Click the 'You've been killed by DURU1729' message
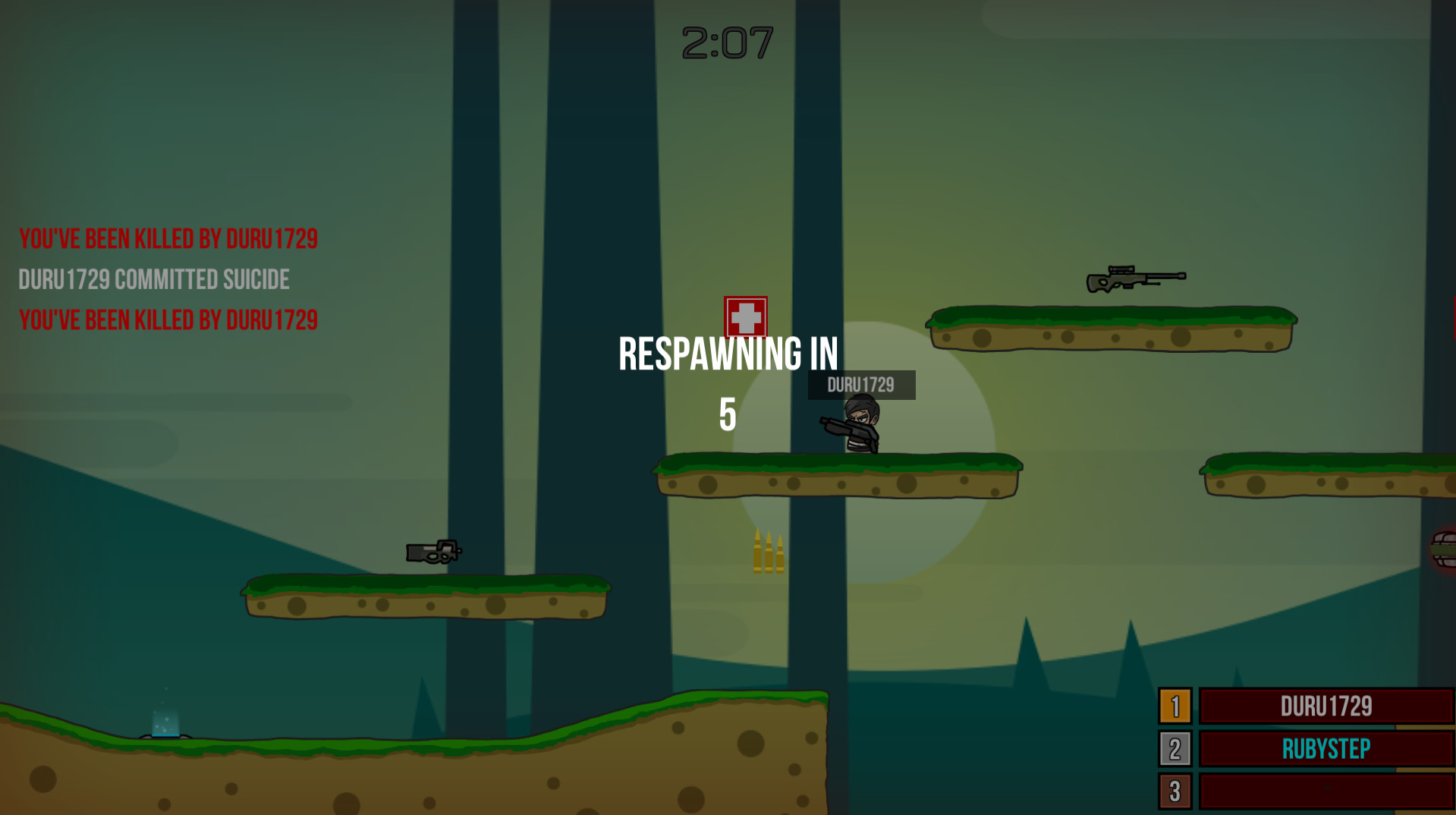This screenshot has width=1456, height=815. (x=168, y=238)
